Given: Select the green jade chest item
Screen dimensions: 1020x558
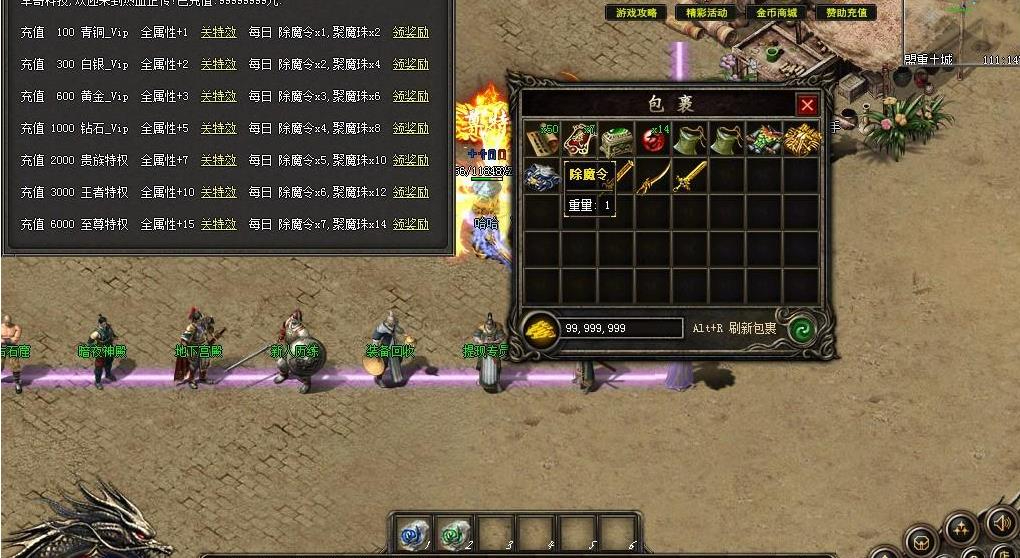Looking at the screenshot, I should (x=616, y=139).
